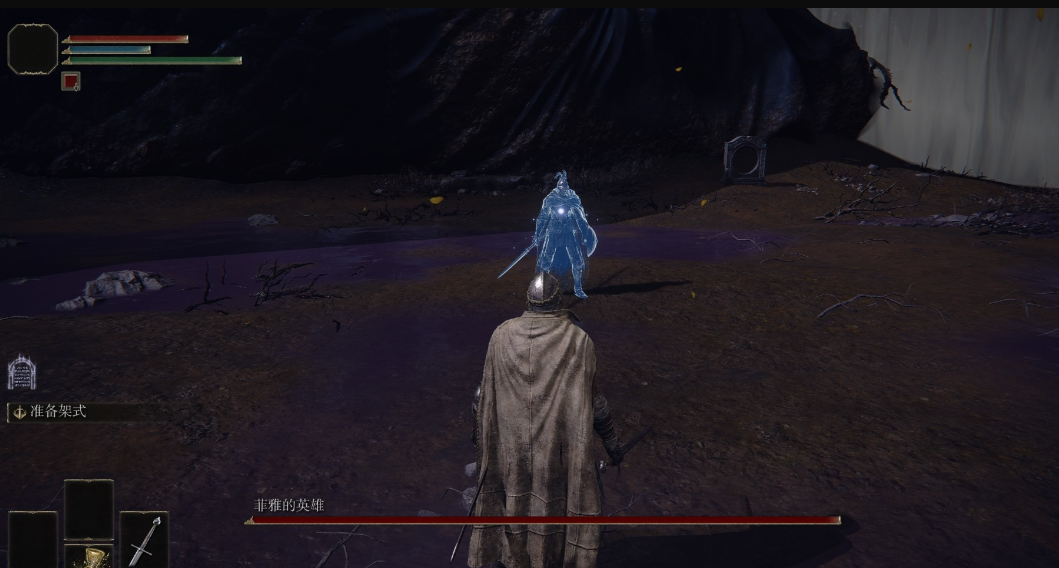Image resolution: width=1059 pixels, height=568 pixels.
Task: Click the 准备架式 weapon skill label
Action: (57, 411)
